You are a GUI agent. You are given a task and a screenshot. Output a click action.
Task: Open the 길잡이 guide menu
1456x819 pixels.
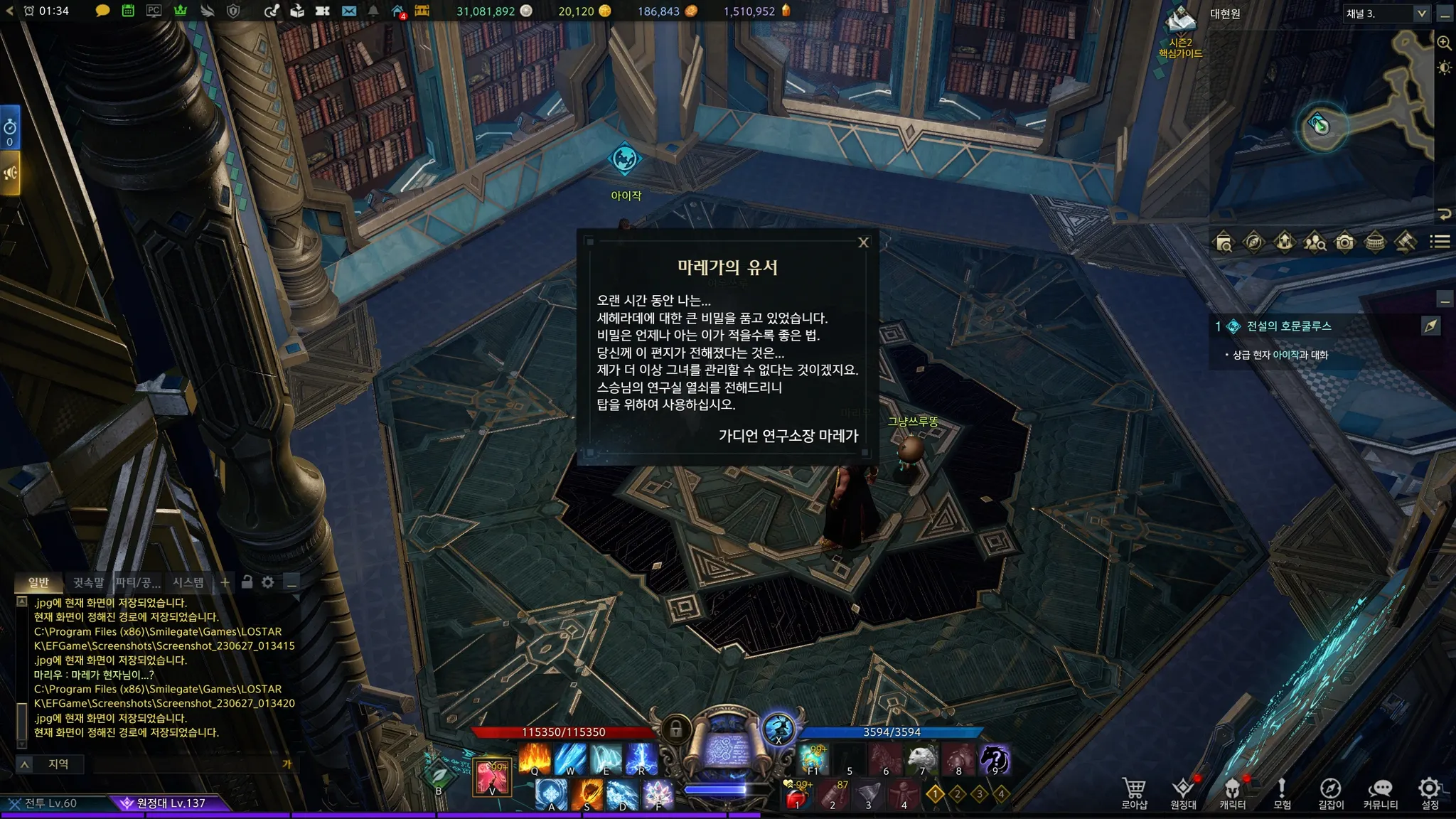1331,793
